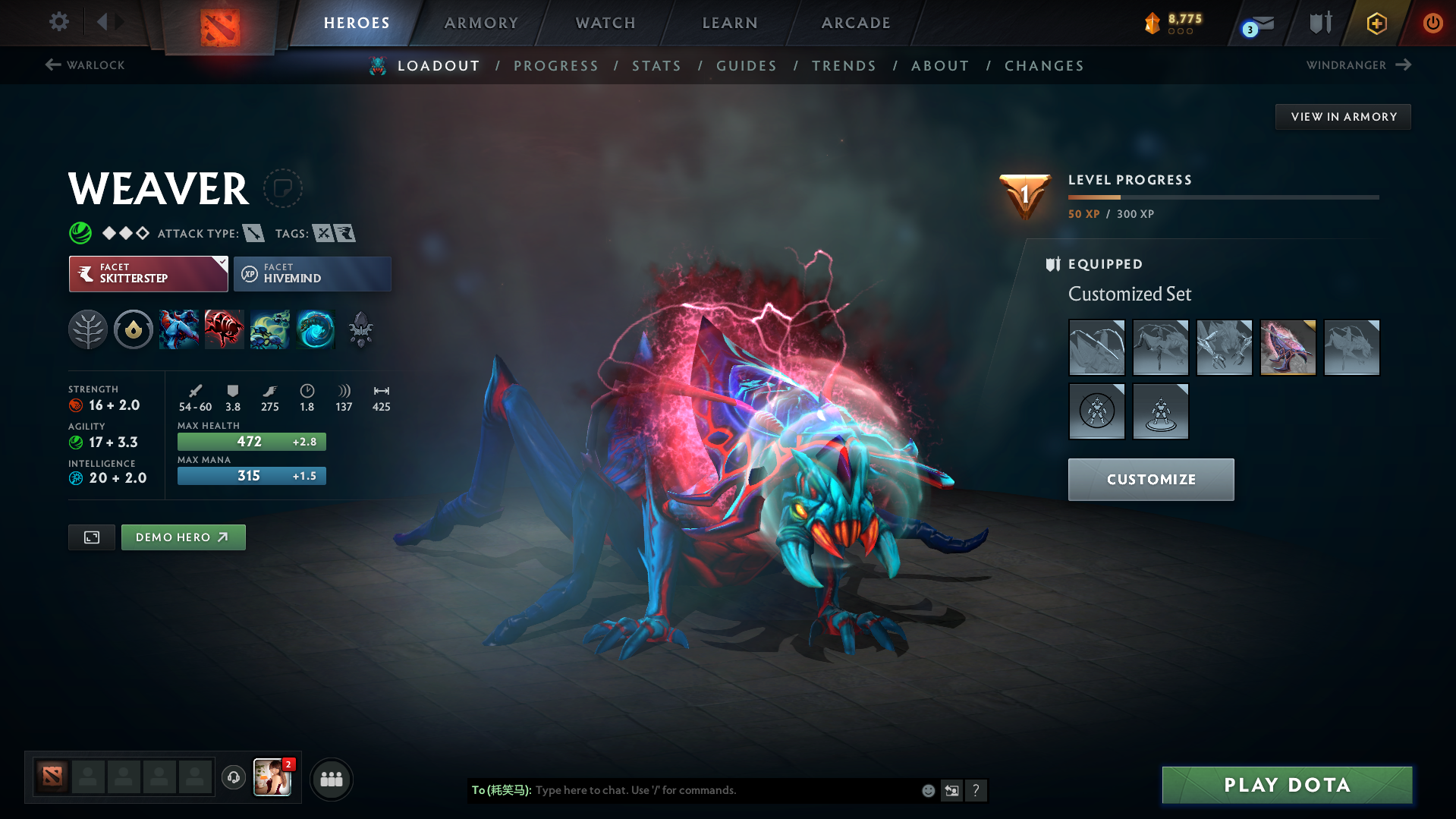The height and width of the screenshot is (819, 1456).
Task: Select the Time Lapse ability icon
Action: point(316,329)
